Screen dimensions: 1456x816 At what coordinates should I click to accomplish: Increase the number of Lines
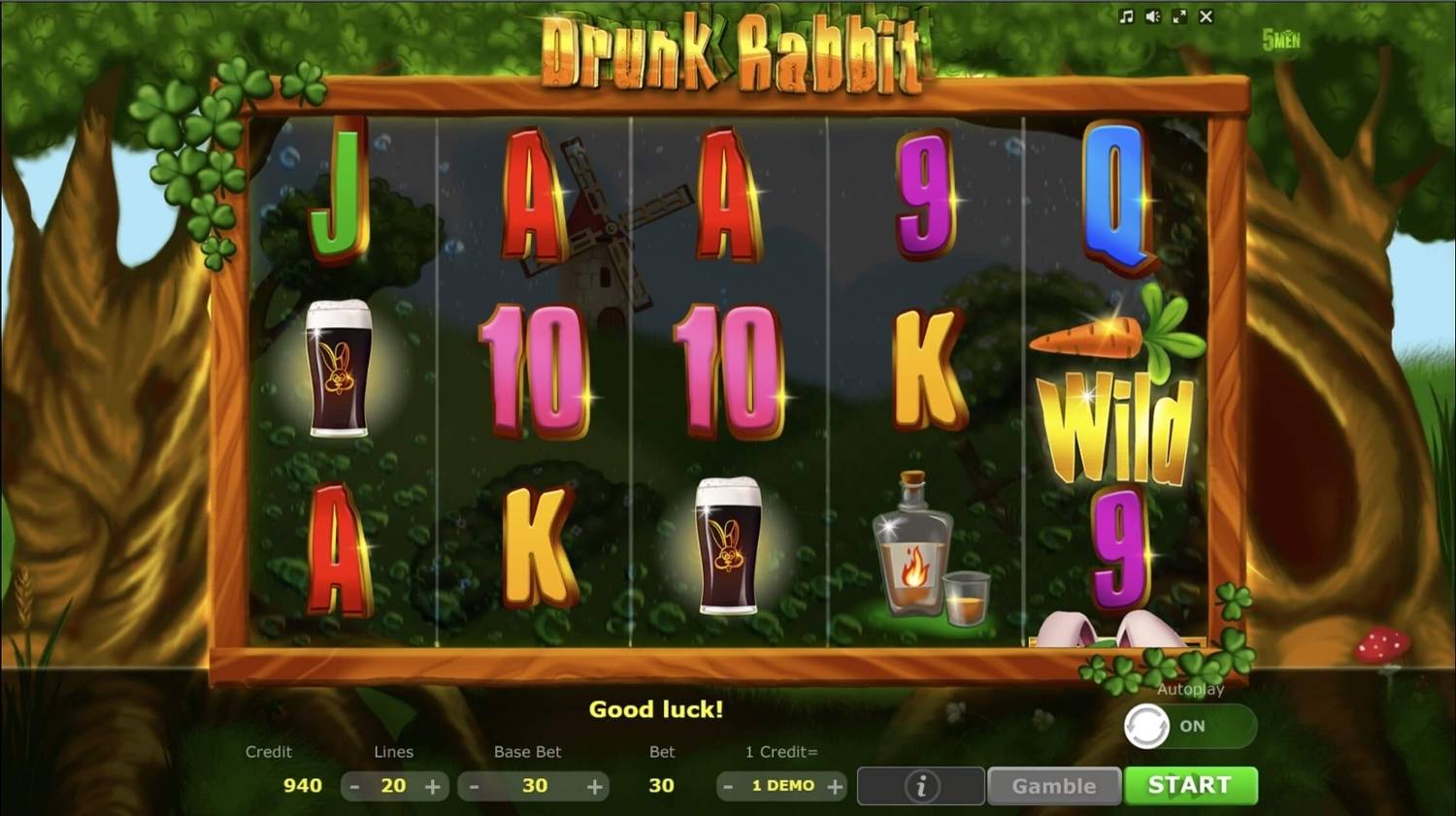433,786
